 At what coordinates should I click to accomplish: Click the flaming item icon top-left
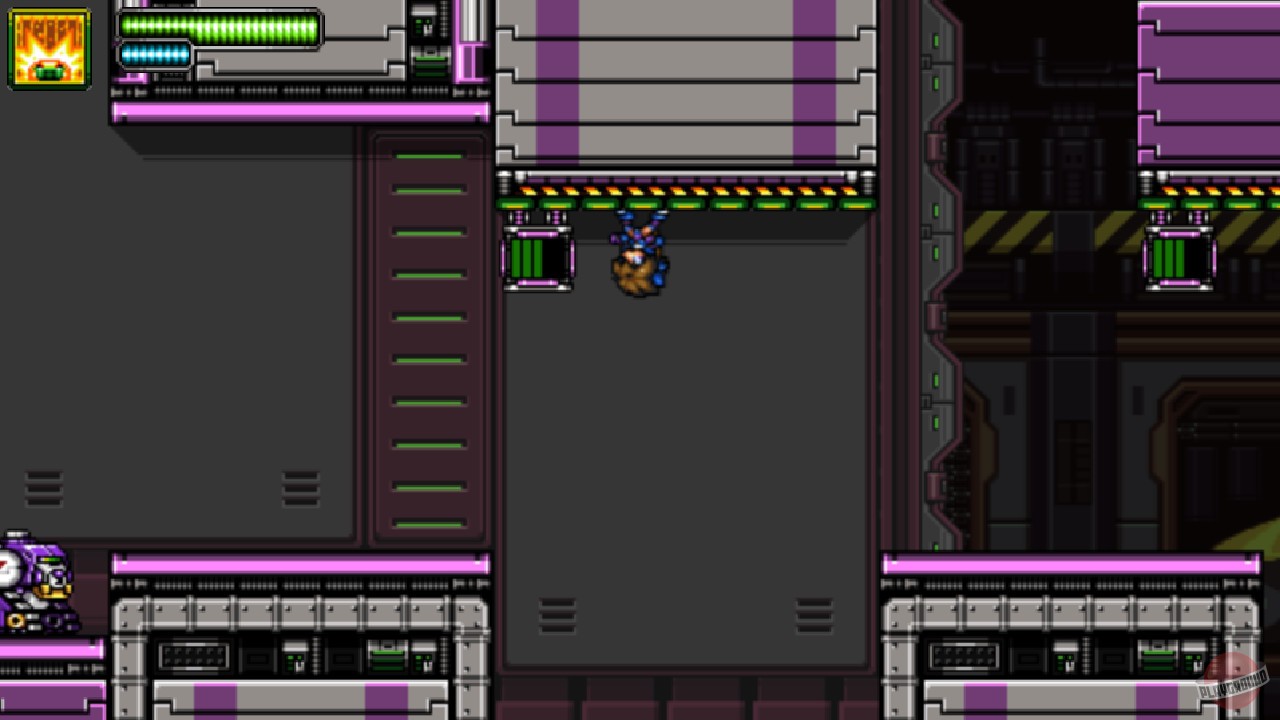click(x=47, y=48)
